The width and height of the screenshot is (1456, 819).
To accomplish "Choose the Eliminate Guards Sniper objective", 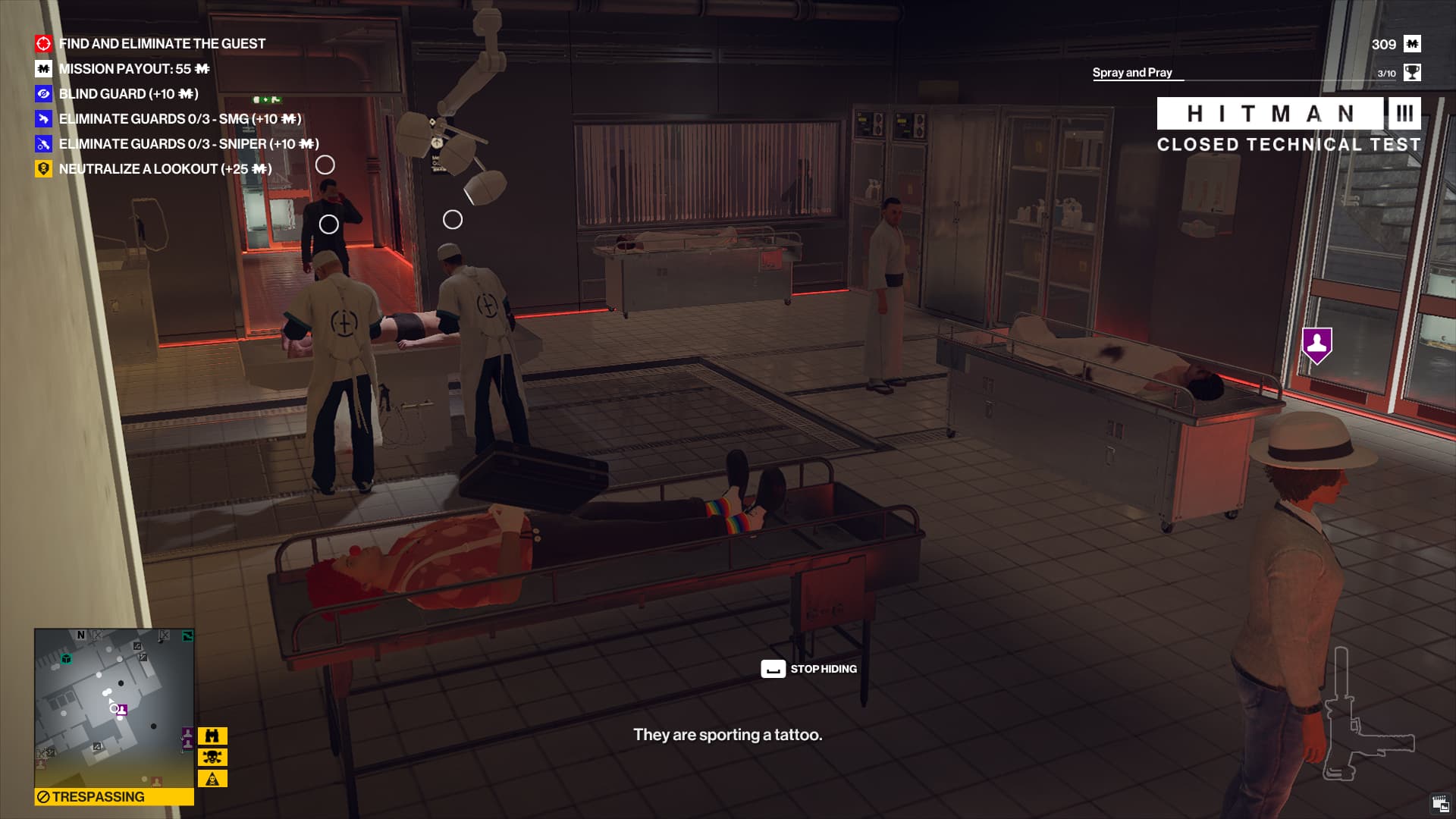I will tap(188, 144).
